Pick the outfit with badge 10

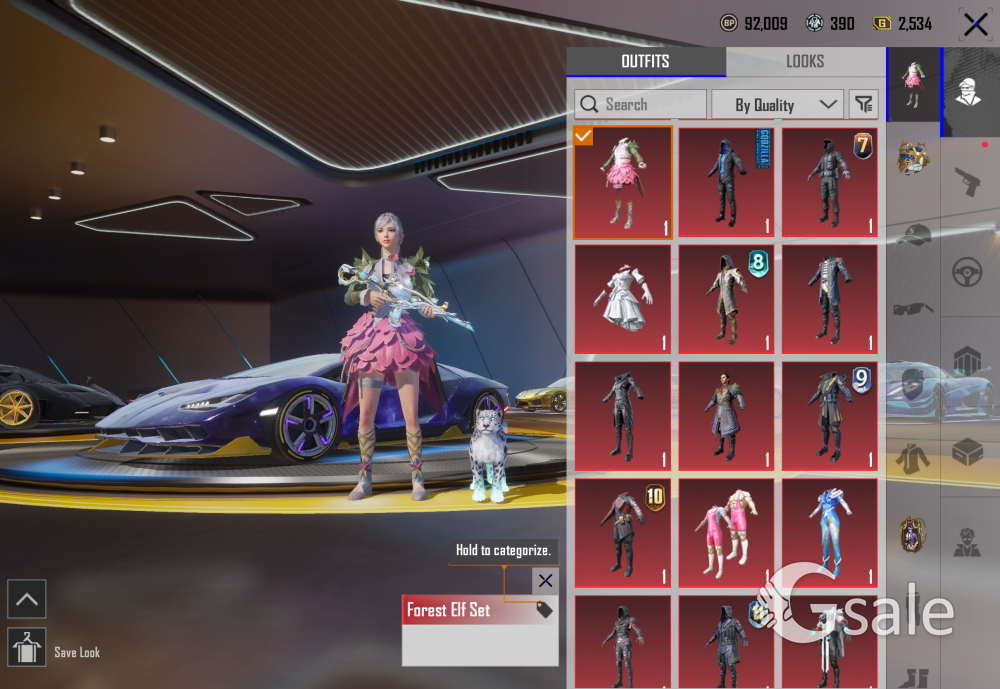(x=623, y=533)
